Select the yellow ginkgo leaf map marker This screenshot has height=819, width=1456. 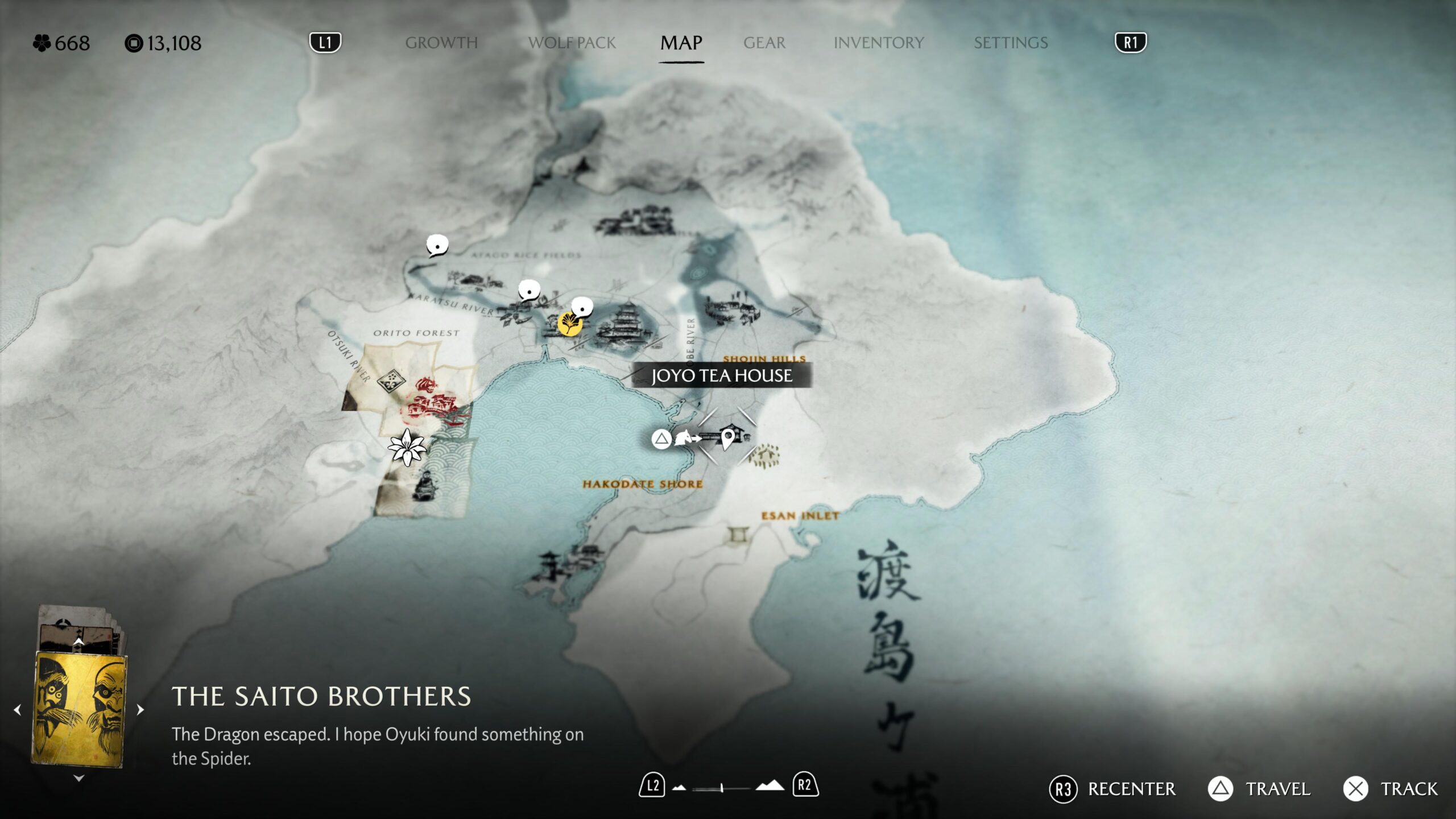(569, 324)
